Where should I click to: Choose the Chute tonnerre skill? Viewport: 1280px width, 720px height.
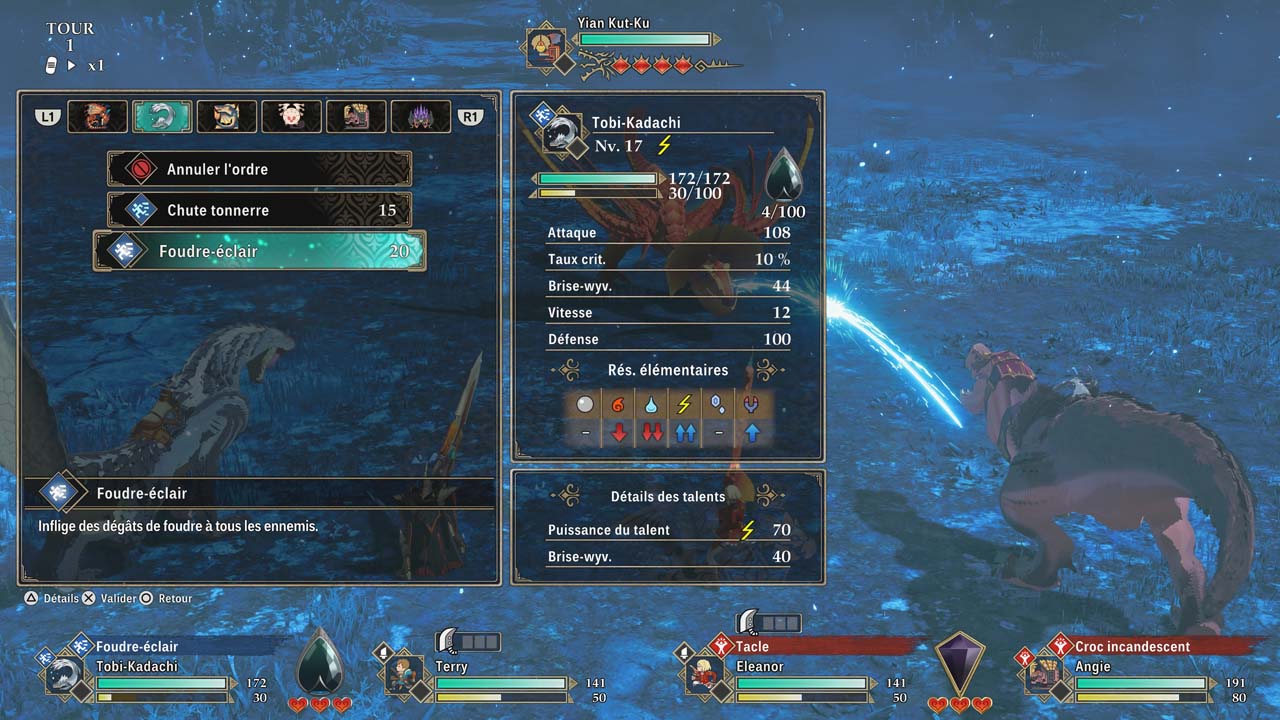point(259,210)
